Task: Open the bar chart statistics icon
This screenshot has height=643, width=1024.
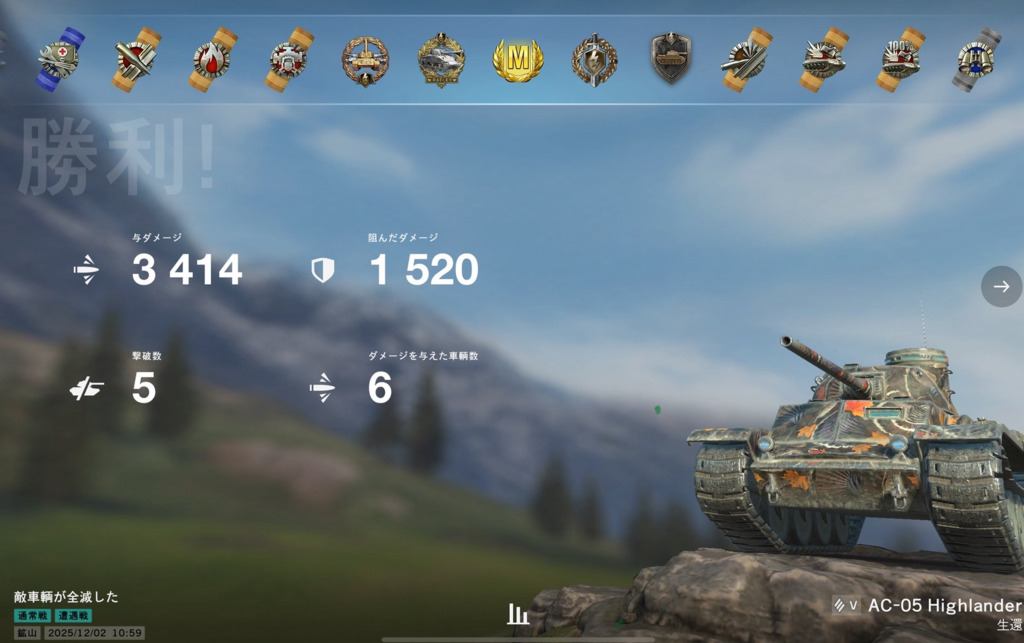Action: (517, 613)
